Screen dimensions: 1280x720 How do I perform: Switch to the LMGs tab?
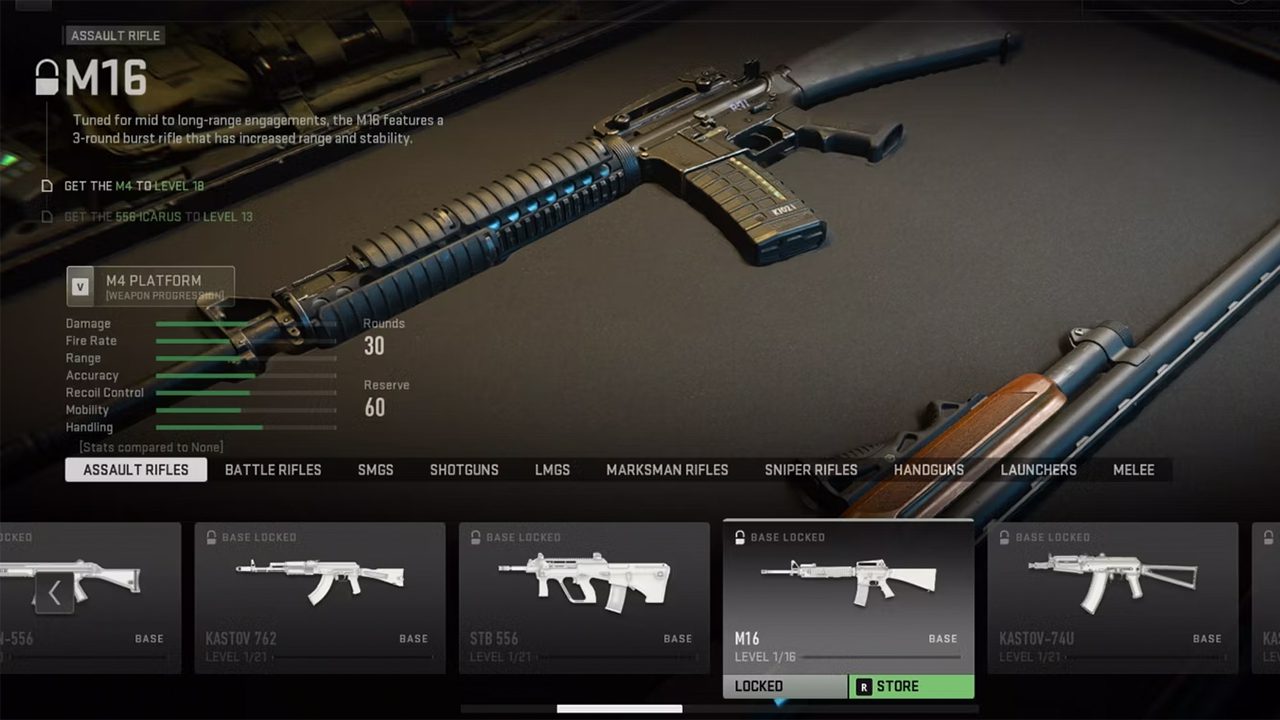552,470
